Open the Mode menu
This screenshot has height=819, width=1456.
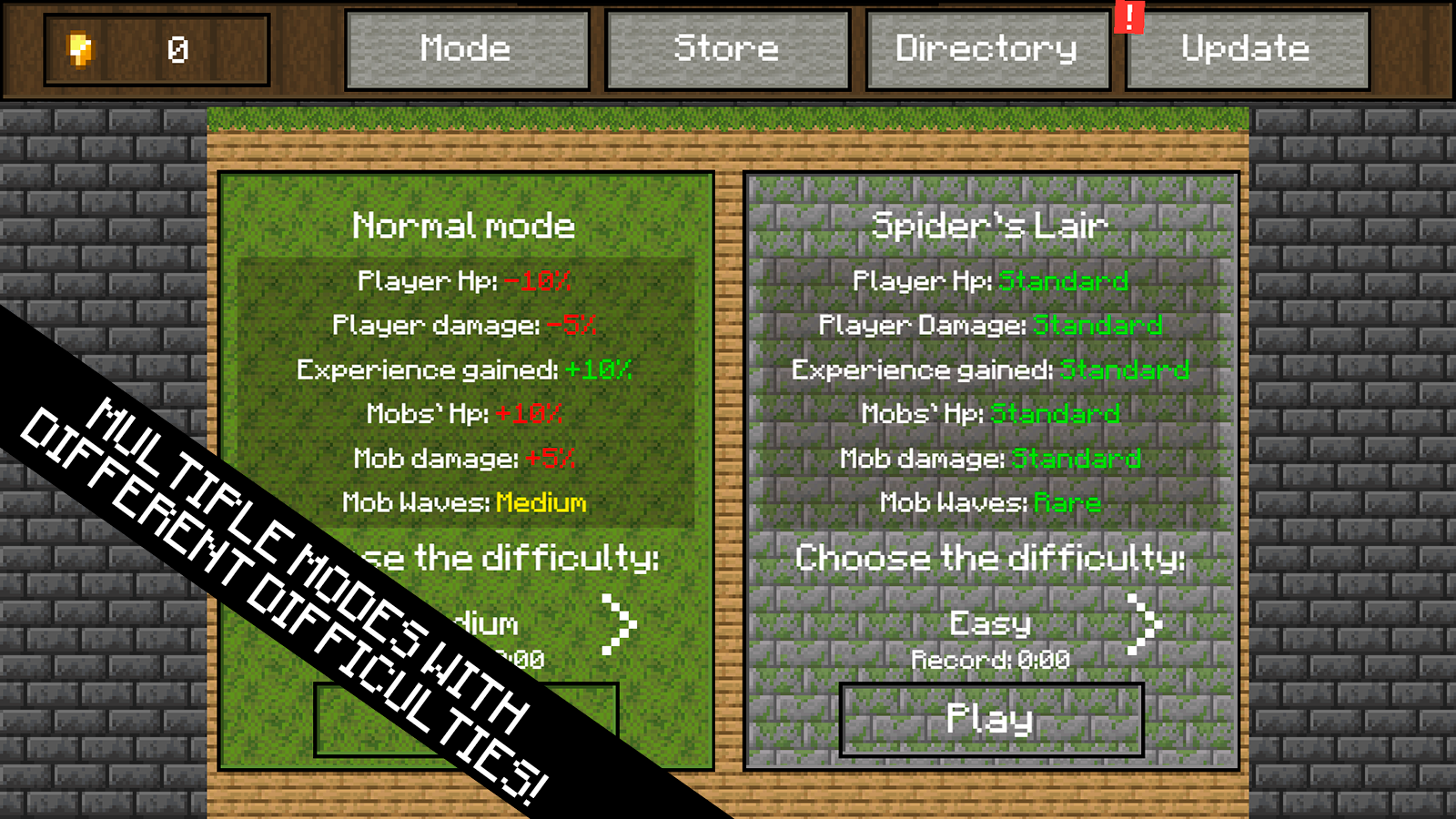pyautogui.click(x=466, y=50)
